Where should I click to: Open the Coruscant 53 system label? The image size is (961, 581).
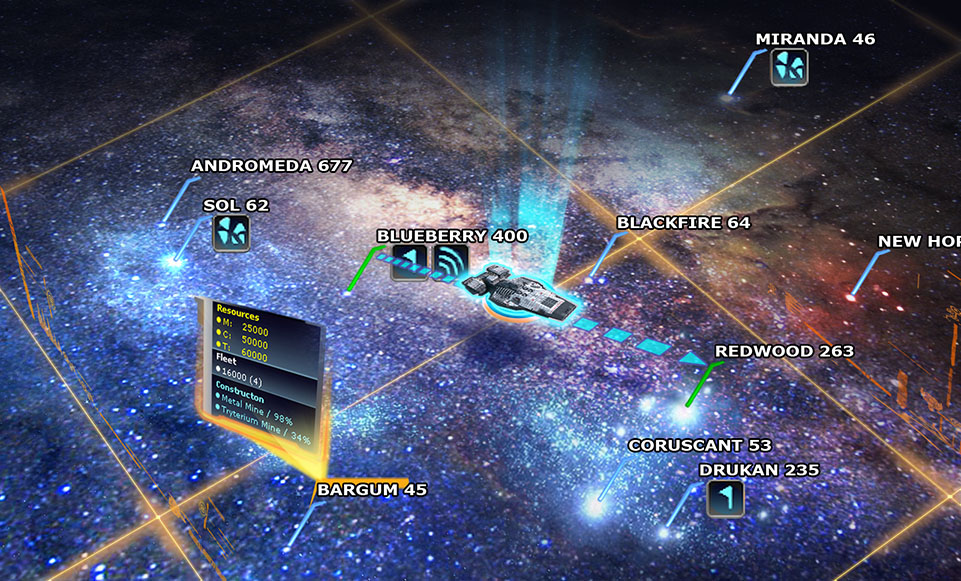(699, 445)
